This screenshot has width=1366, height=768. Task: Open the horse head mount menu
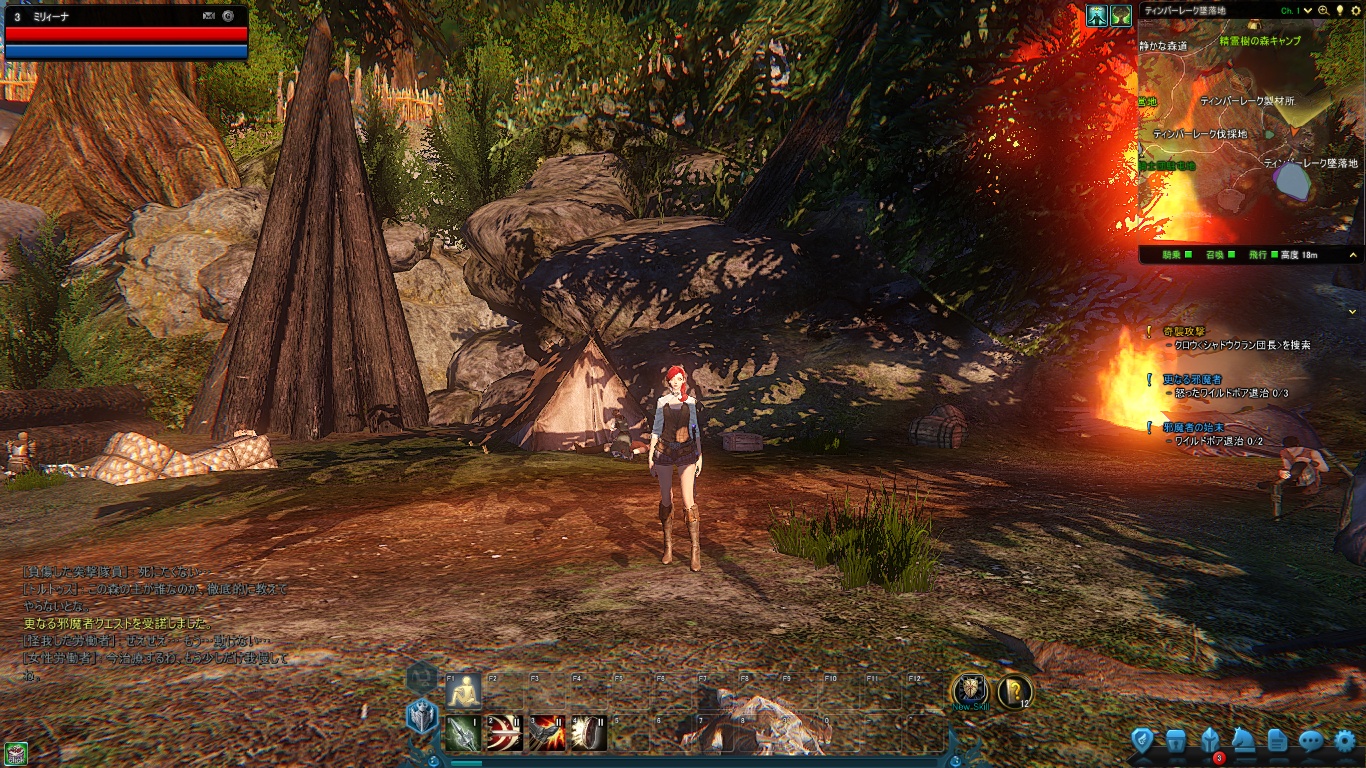1243,741
